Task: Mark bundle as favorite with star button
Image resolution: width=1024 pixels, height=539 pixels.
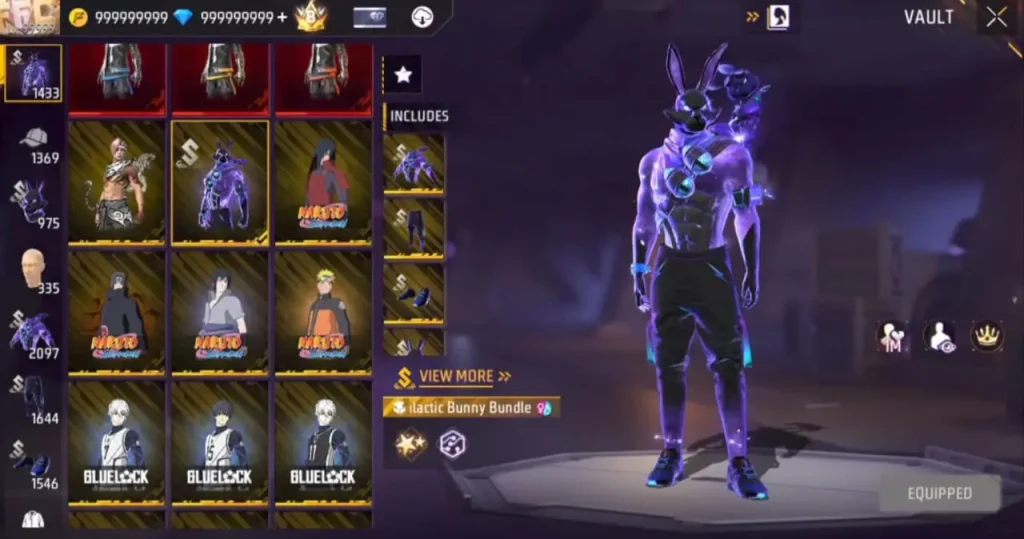Action: 403,74
